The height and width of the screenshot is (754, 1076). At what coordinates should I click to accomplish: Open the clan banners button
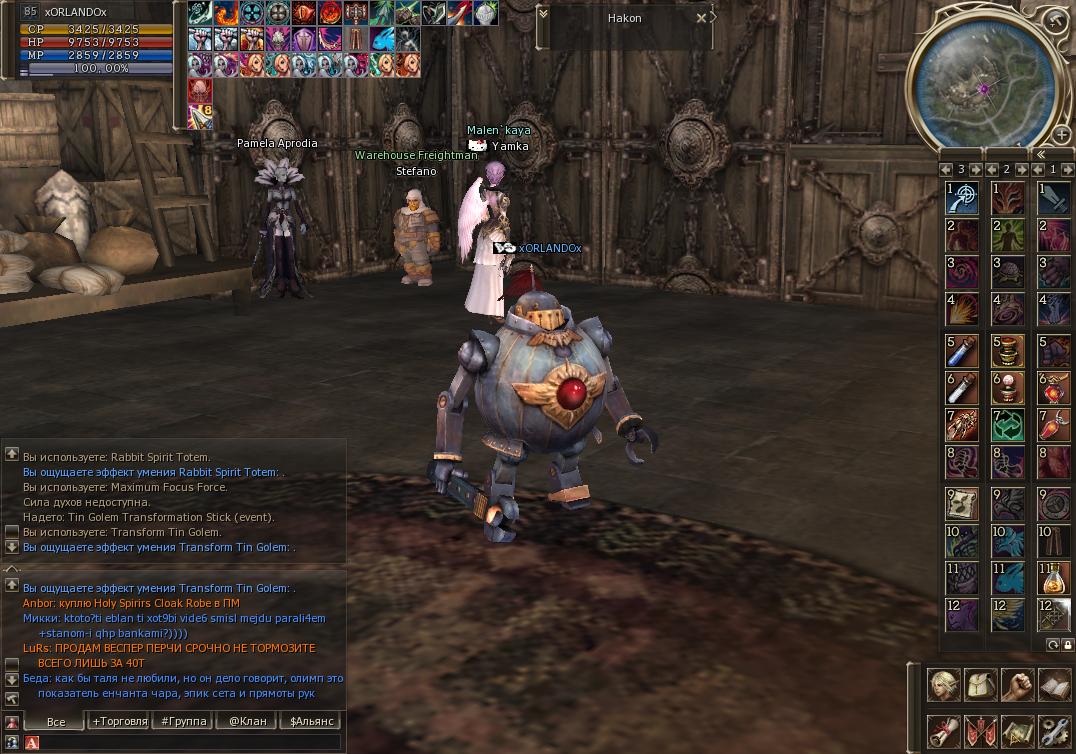tap(980, 731)
